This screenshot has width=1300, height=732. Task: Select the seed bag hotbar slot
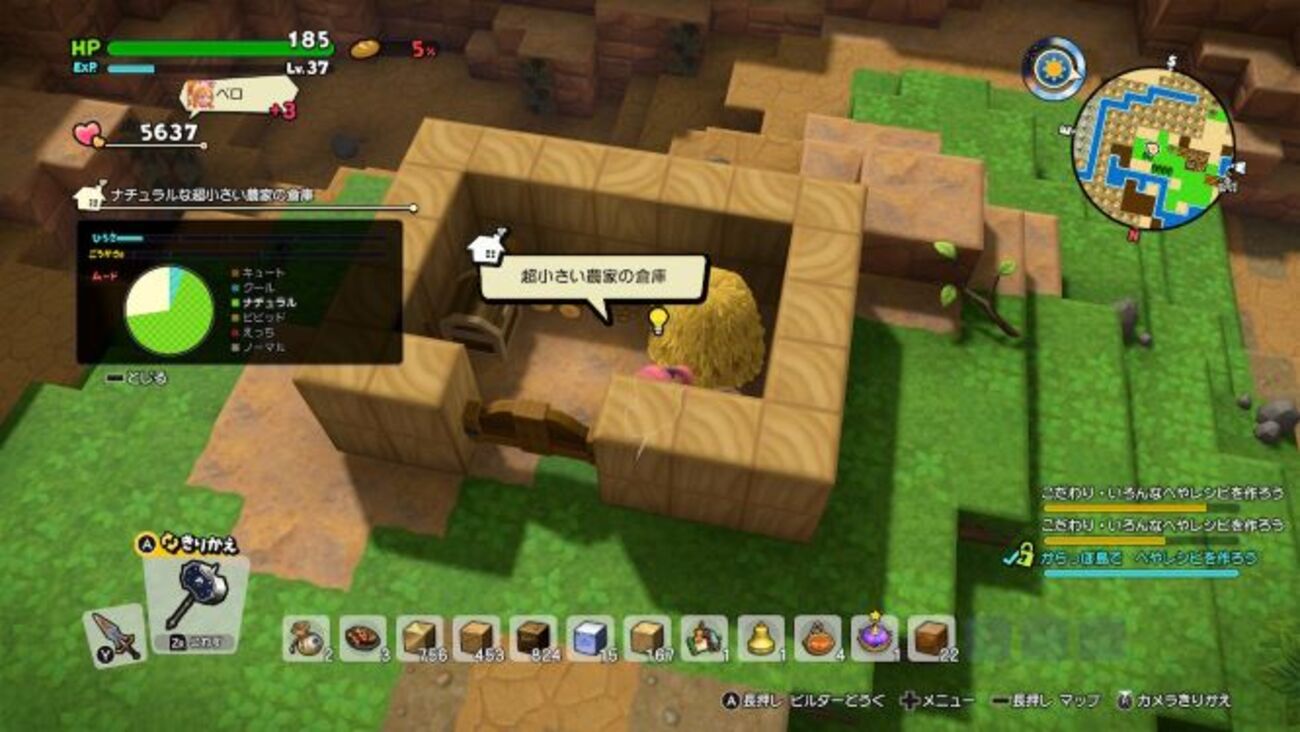point(305,638)
